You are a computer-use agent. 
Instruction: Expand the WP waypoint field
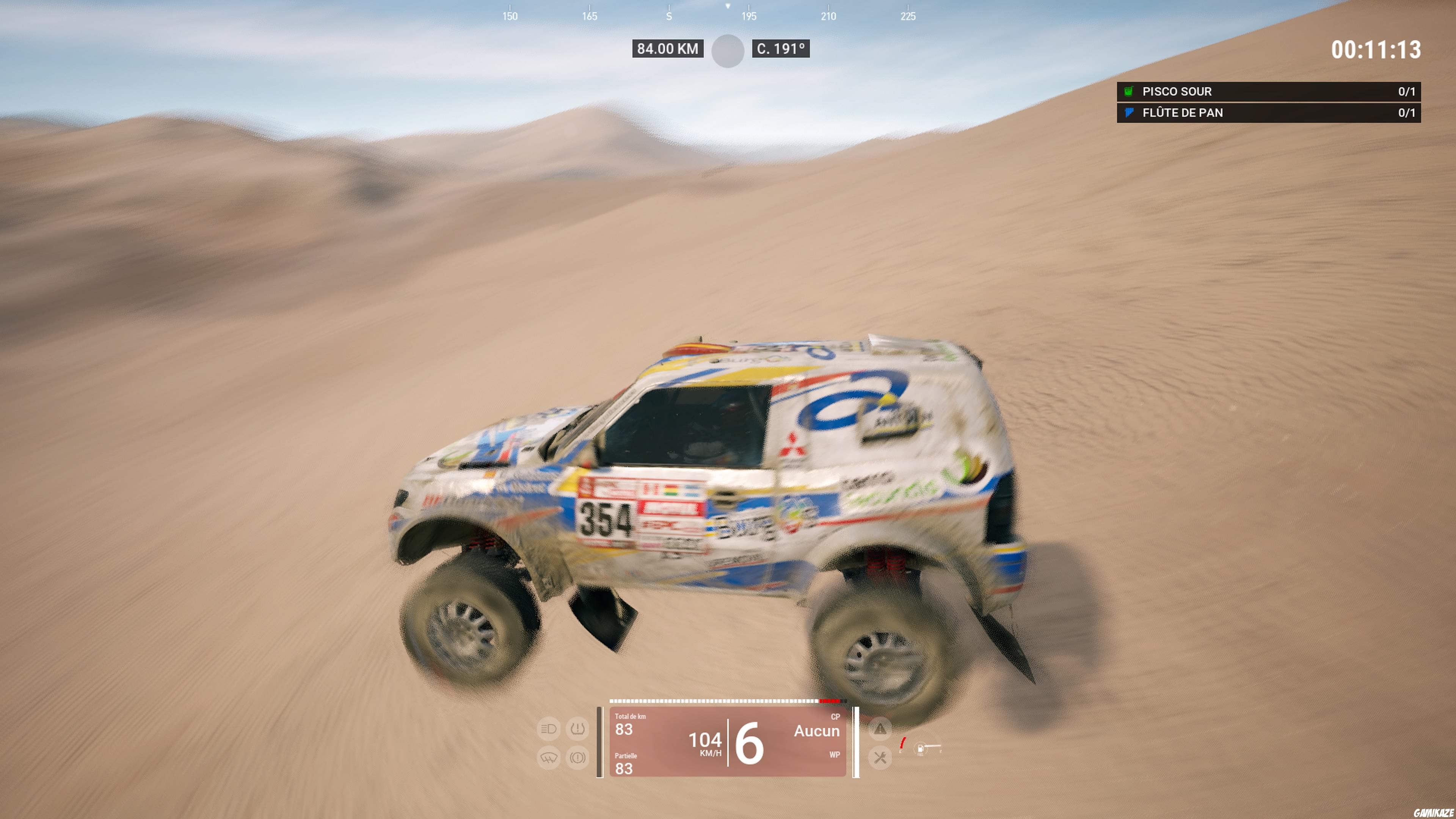click(835, 755)
